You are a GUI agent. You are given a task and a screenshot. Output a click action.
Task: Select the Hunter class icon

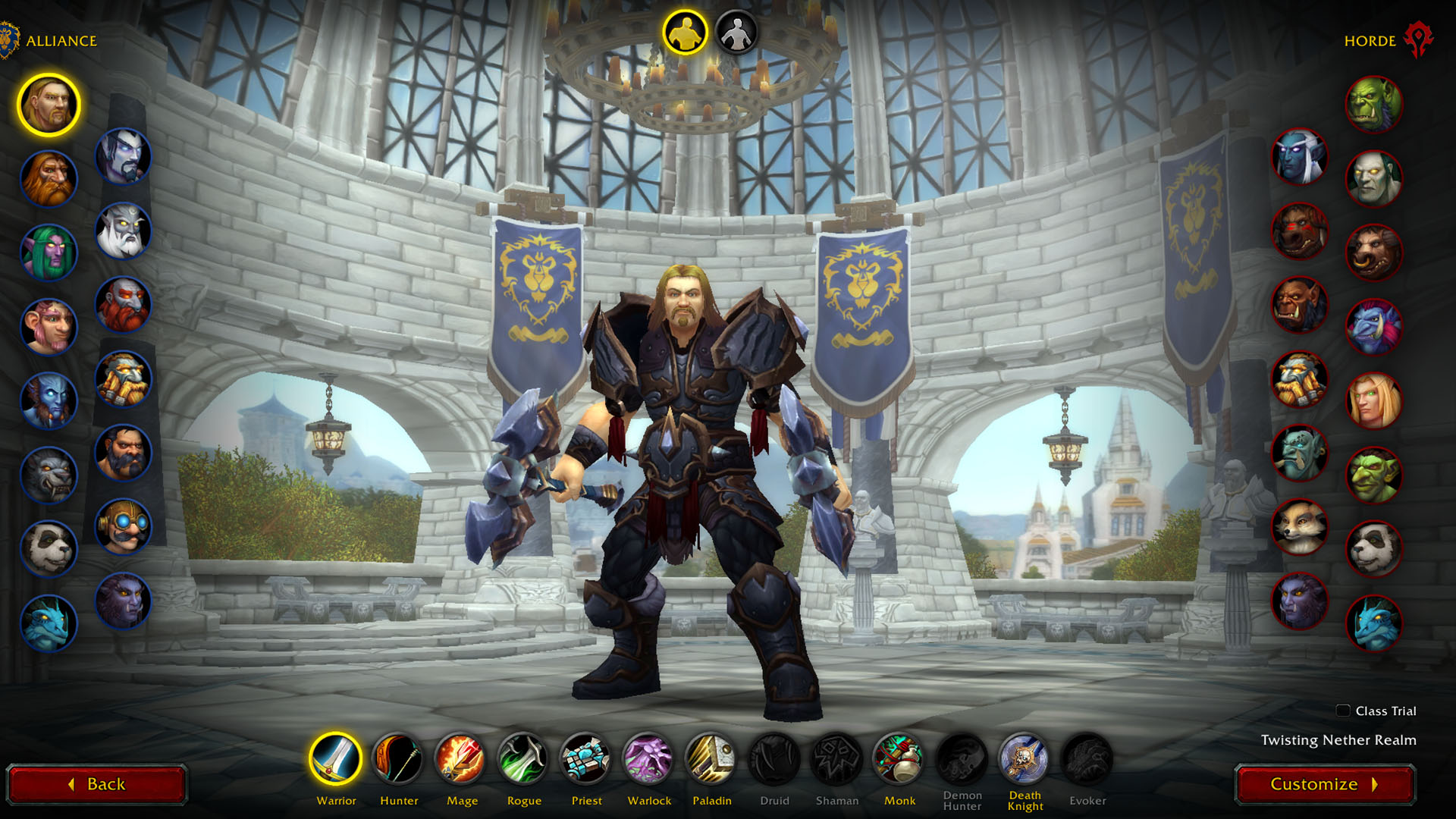398,758
